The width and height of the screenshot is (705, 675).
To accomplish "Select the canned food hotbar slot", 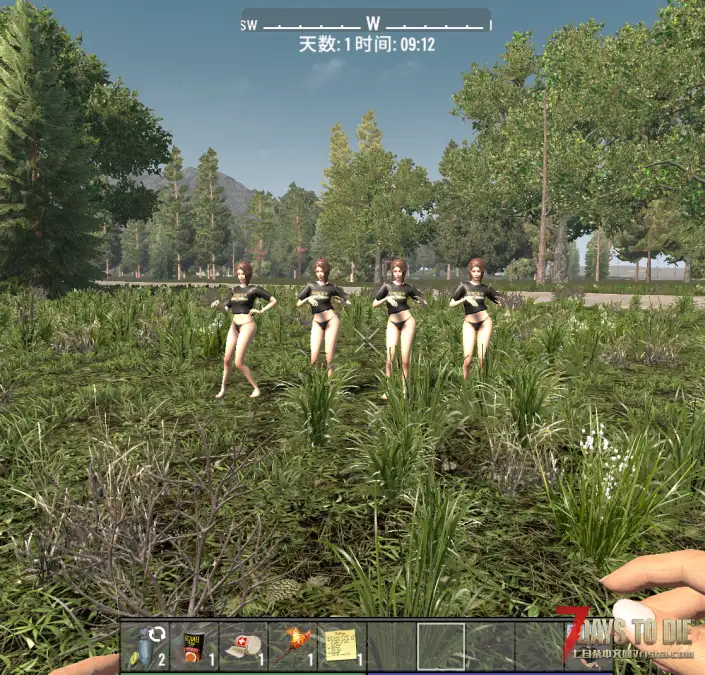I will coord(195,645).
